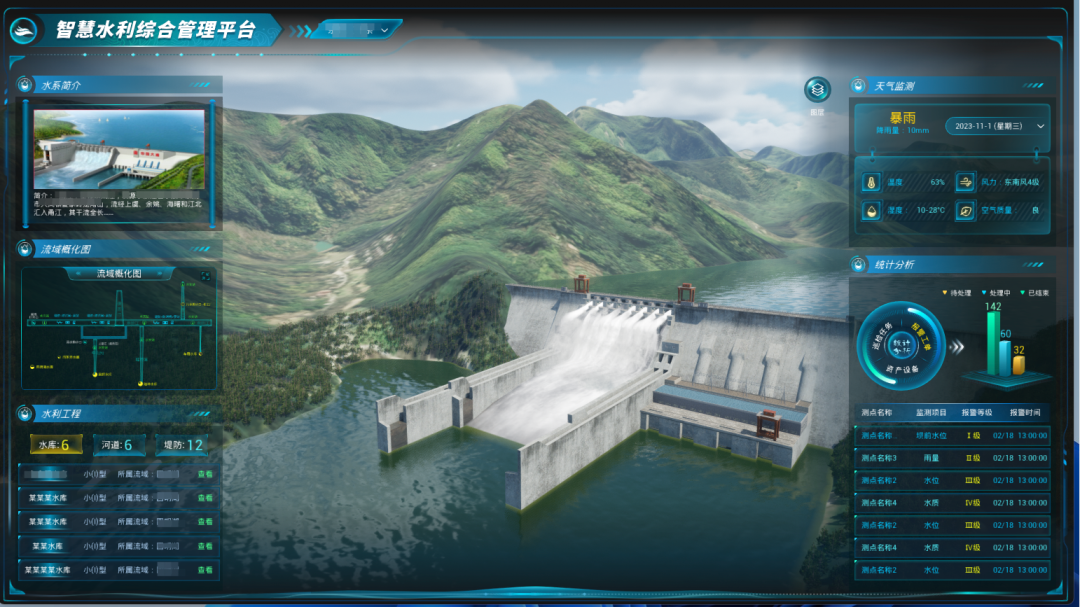
Task: Open the region dropdown beside the platform title
Action: click(x=356, y=31)
